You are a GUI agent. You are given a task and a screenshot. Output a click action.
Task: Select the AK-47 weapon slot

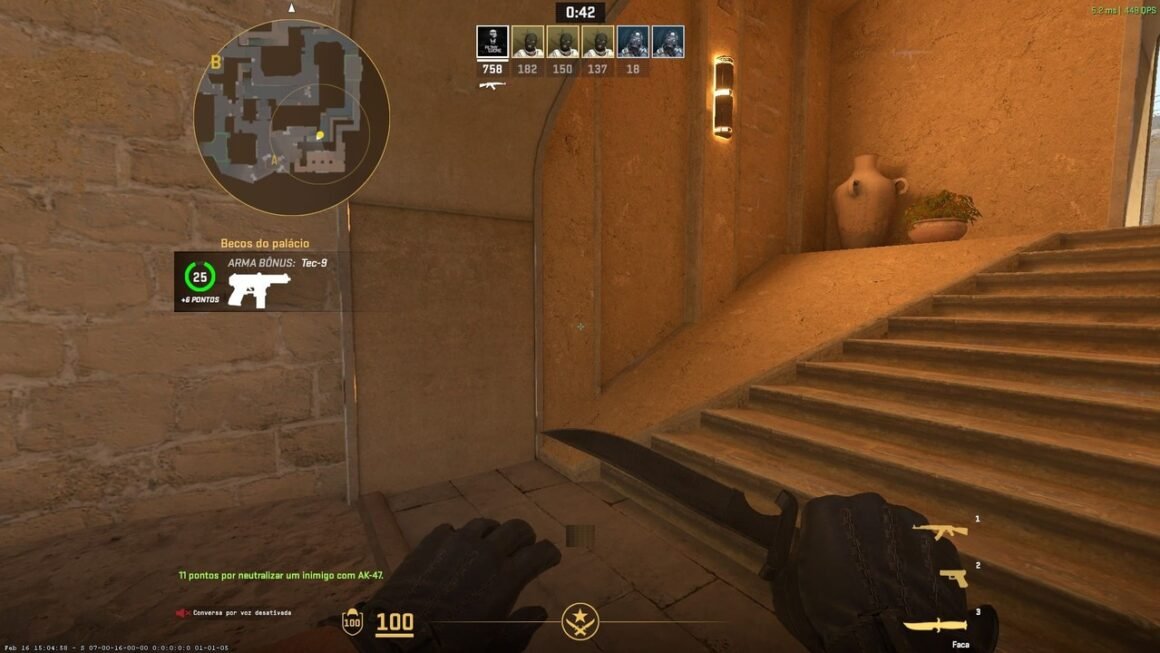[x=939, y=531]
